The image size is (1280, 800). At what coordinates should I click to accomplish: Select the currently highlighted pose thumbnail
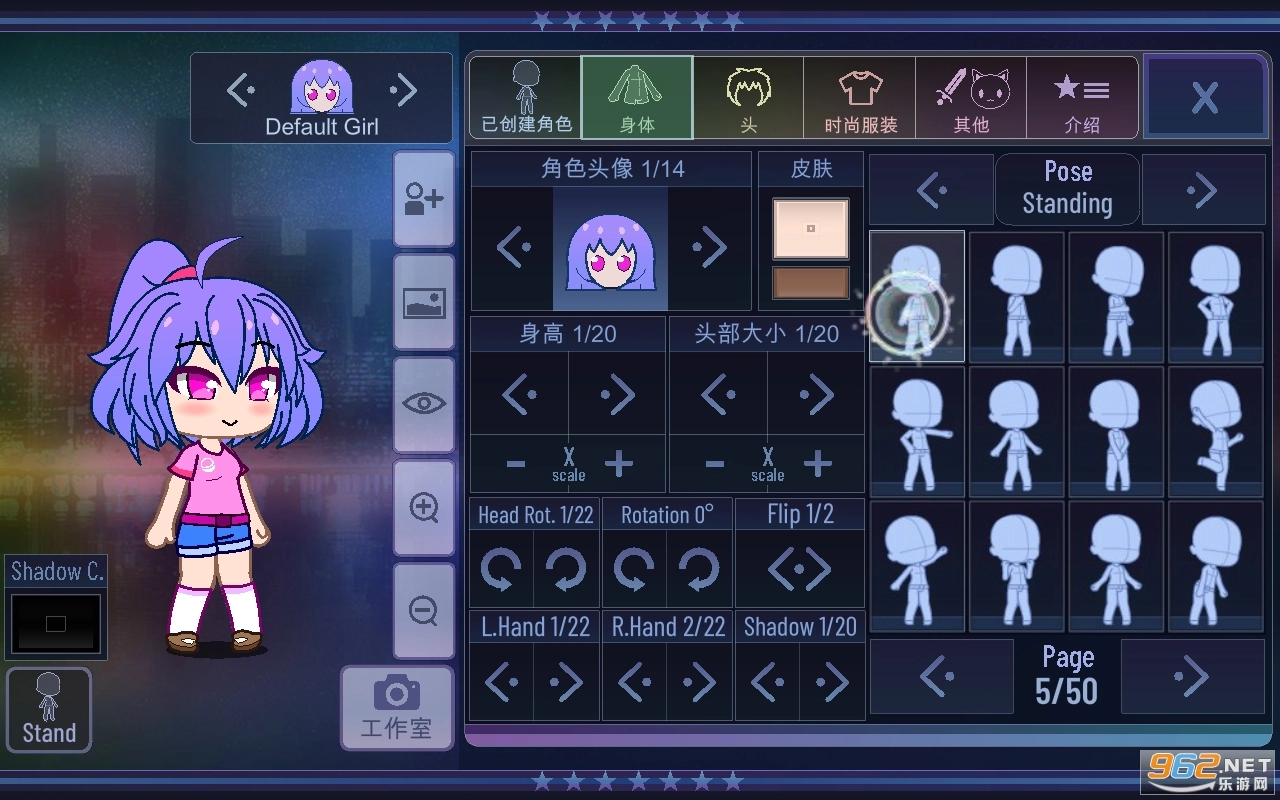[916, 296]
